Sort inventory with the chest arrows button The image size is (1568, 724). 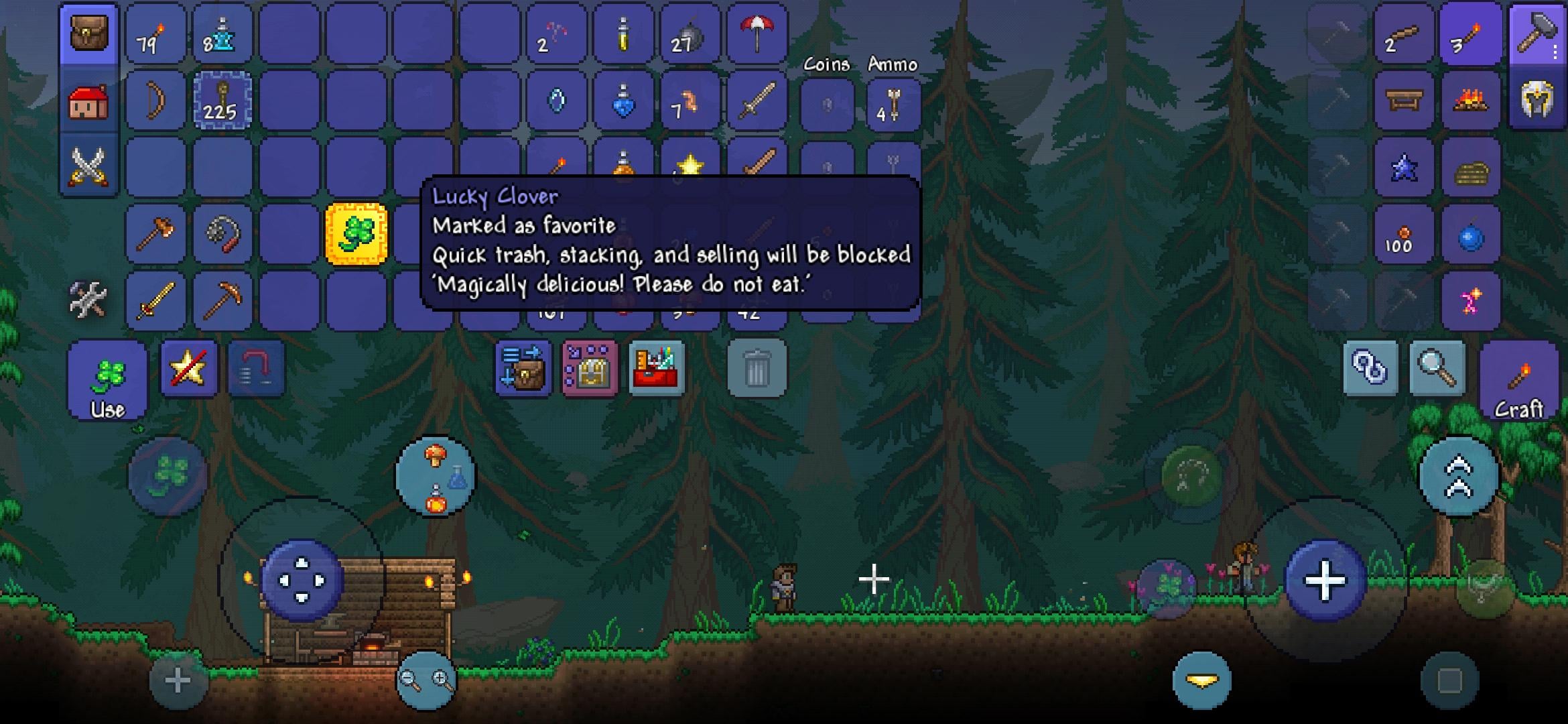point(523,369)
